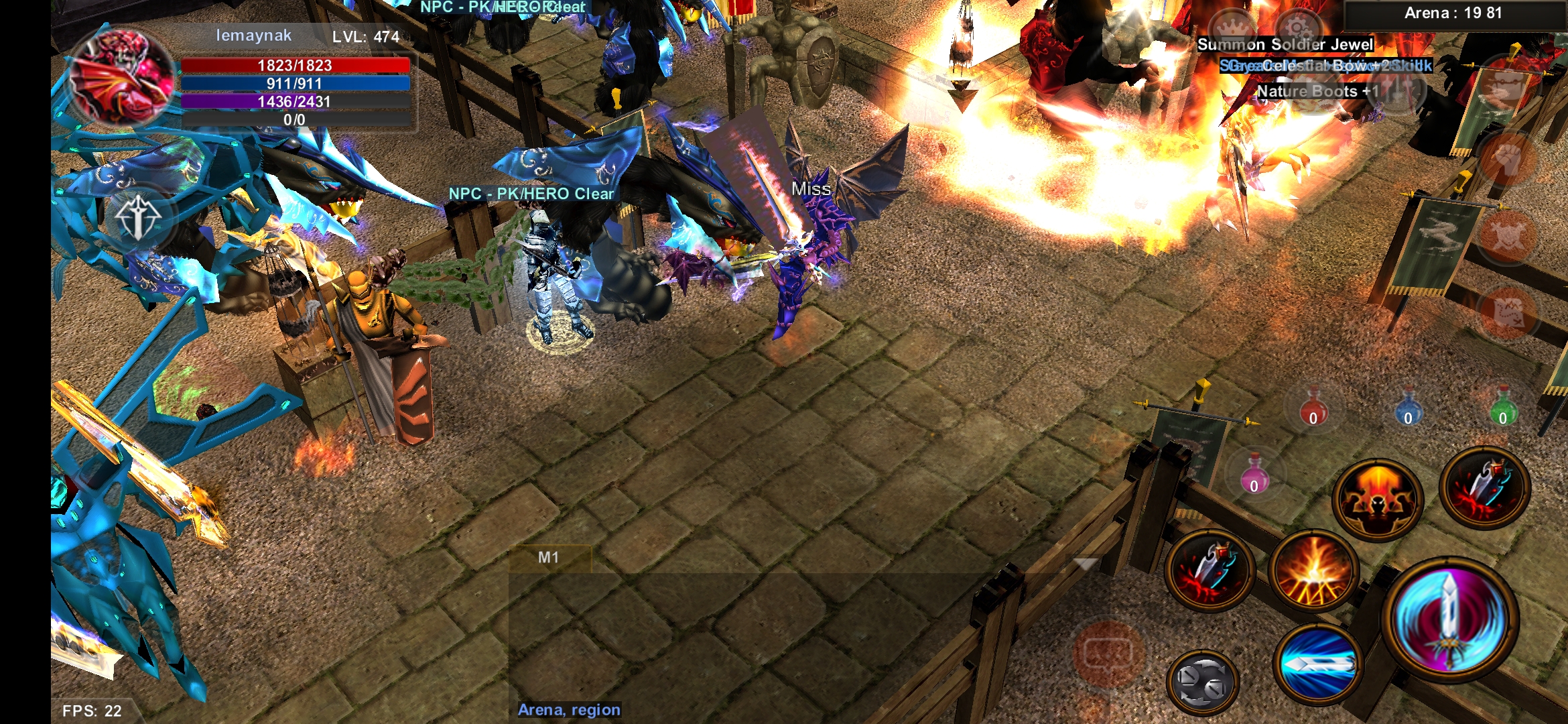
Task: Use the pink potion
Action: coord(1254,473)
